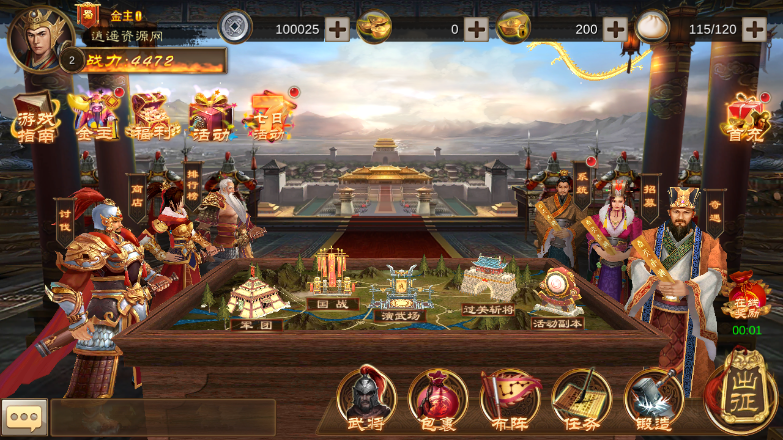Open the 游戏指南 (Game Guide) book
Viewport: 783px width, 440px height.
coord(35,118)
